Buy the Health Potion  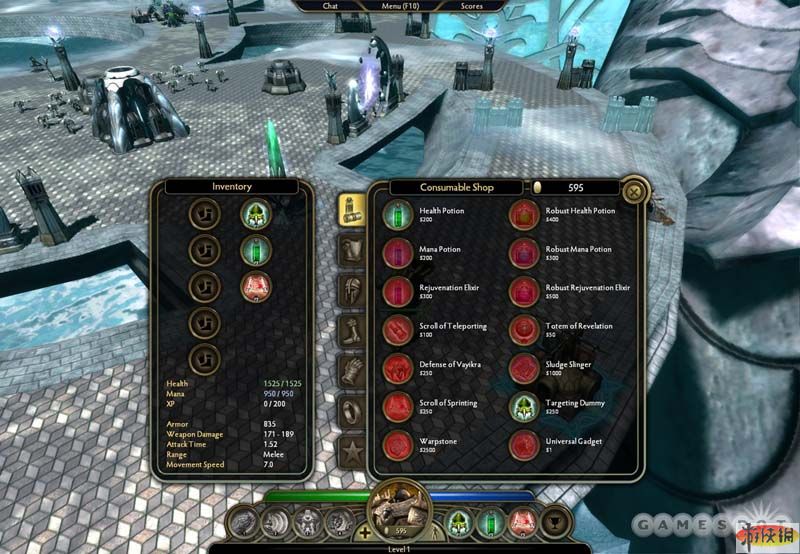coord(398,215)
